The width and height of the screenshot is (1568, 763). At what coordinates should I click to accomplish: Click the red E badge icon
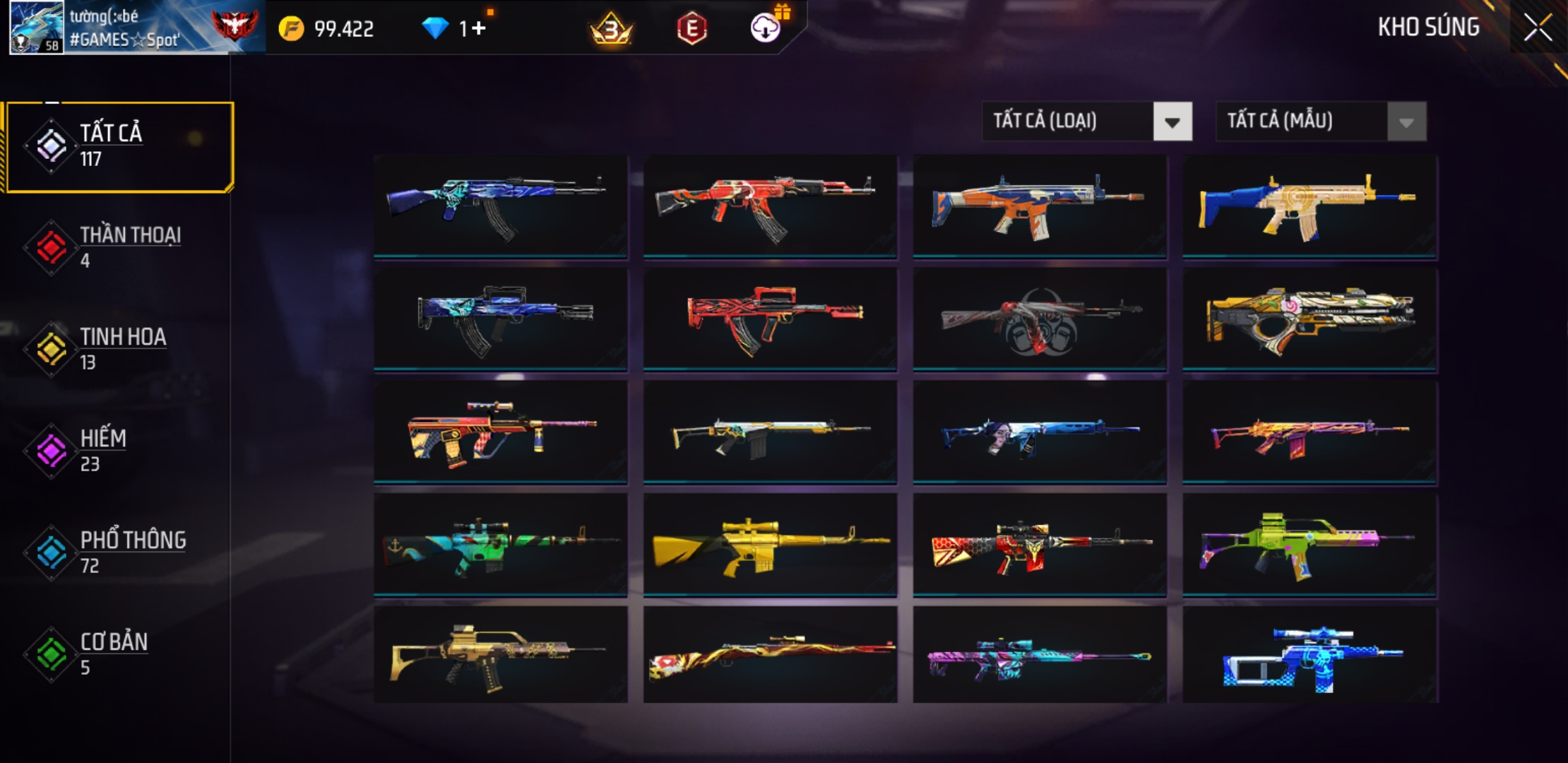(691, 28)
